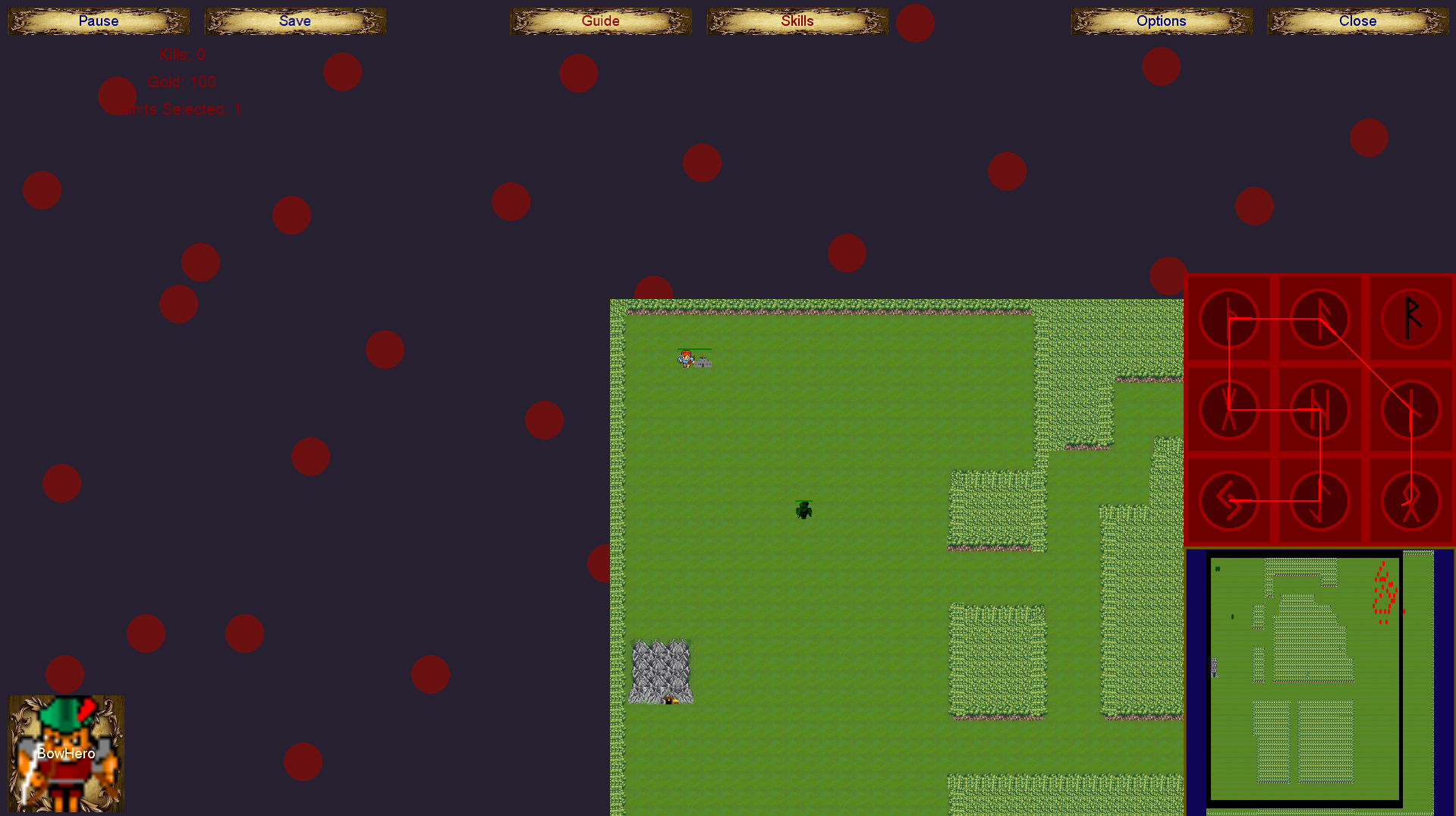Open the Skills menu
This screenshot has height=816, width=1456.
(797, 21)
